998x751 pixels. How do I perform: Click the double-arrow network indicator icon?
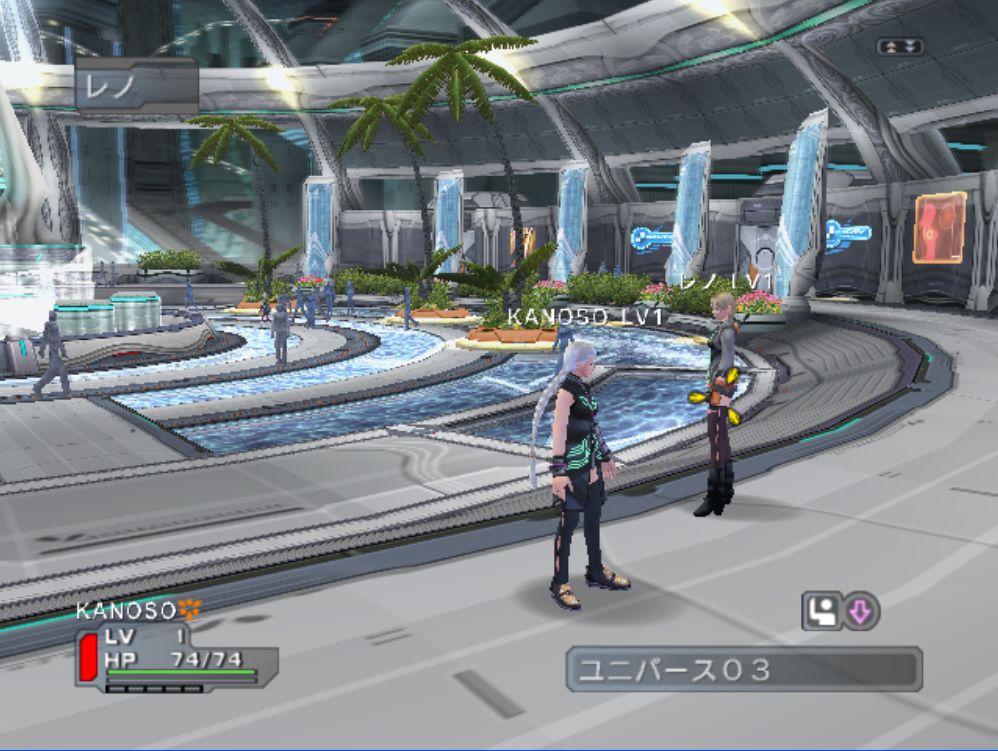pyautogui.click(x=899, y=46)
